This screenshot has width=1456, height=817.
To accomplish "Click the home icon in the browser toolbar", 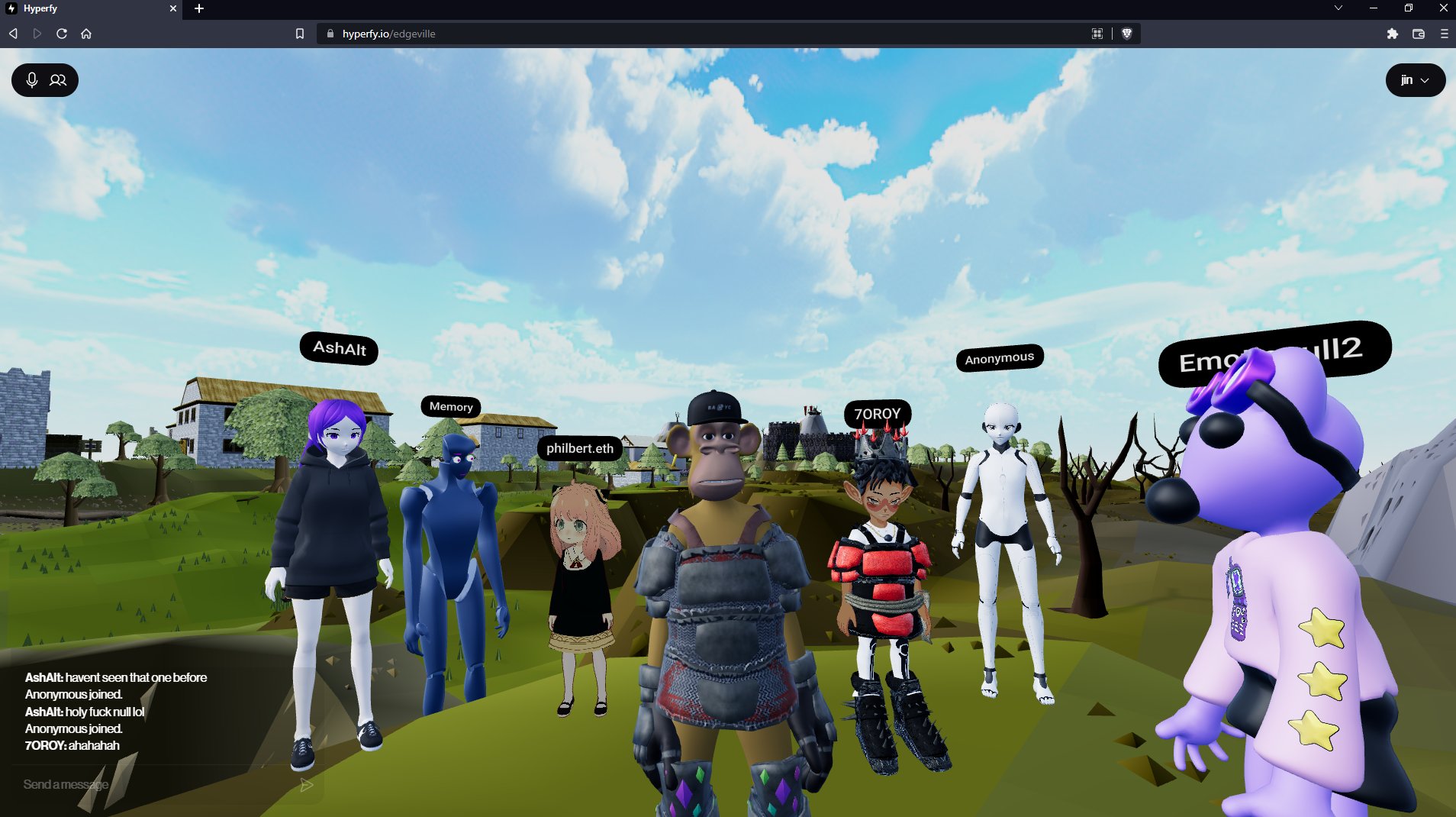I will (x=87, y=33).
